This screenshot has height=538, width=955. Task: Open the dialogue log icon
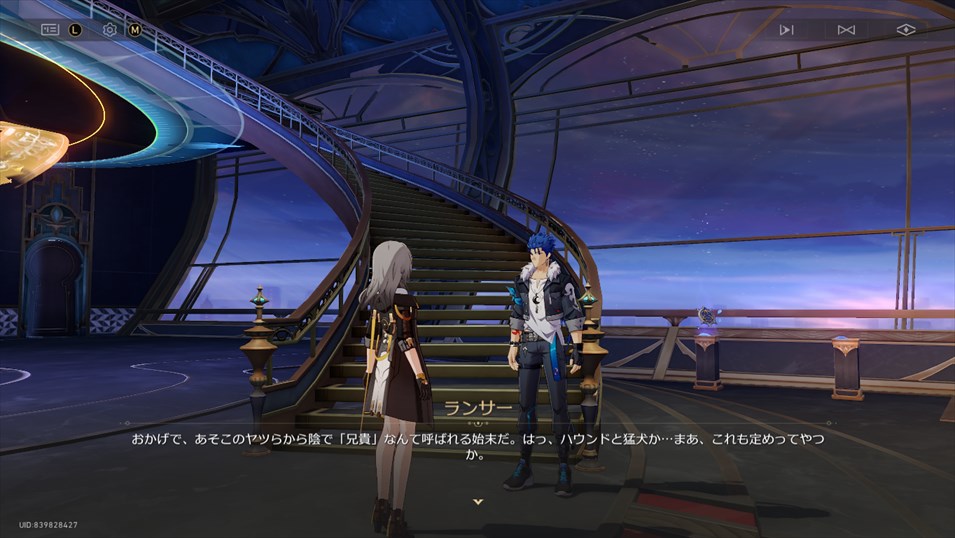coord(50,30)
